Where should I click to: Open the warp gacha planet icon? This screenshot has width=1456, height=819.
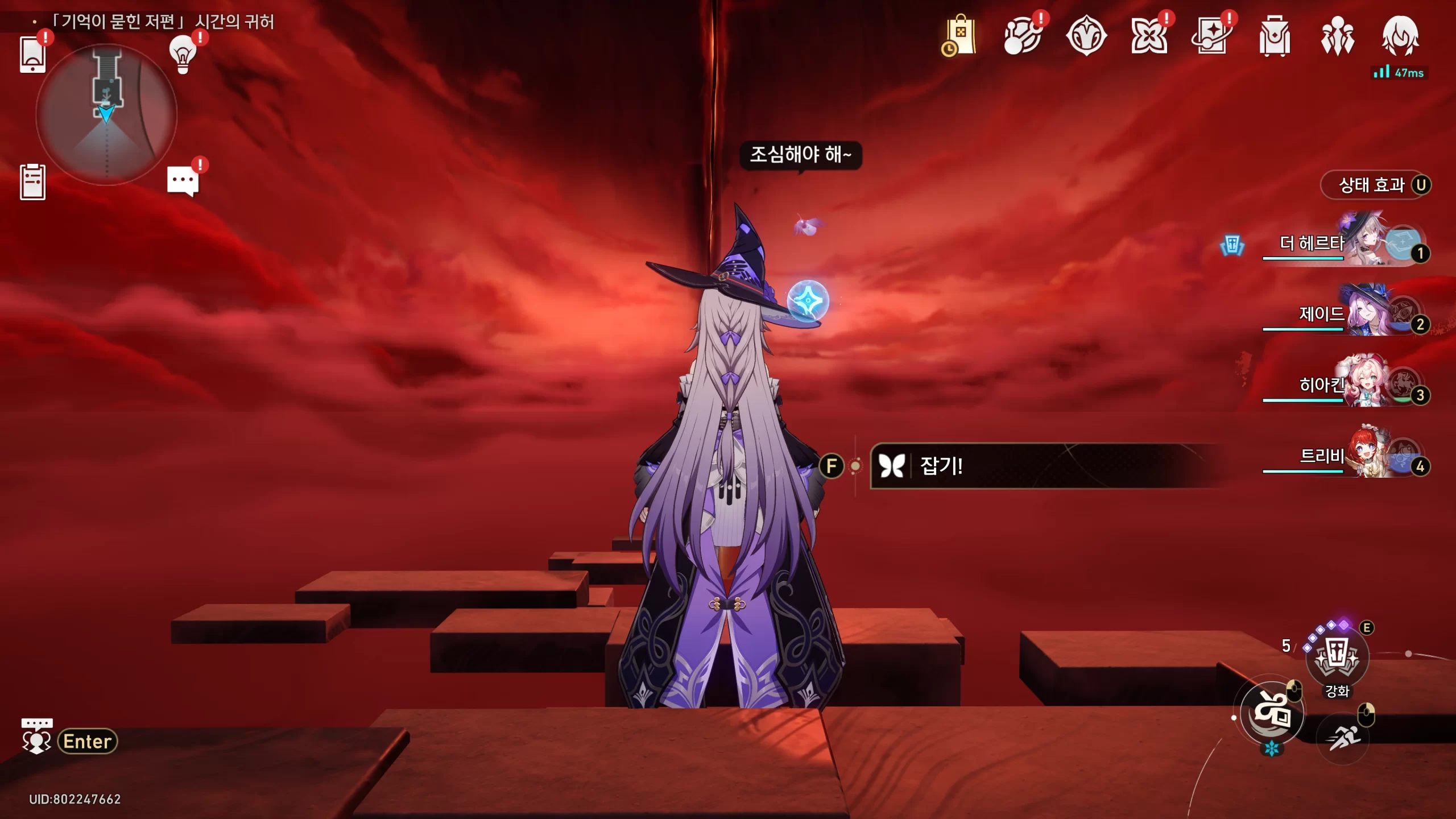[1023, 36]
